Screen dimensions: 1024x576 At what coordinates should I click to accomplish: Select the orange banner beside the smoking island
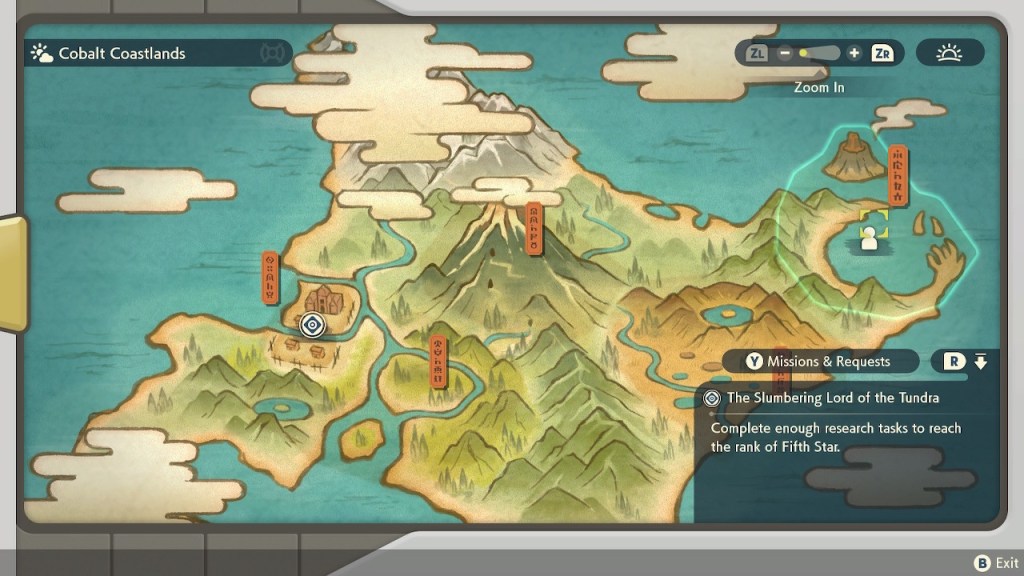(x=899, y=174)
